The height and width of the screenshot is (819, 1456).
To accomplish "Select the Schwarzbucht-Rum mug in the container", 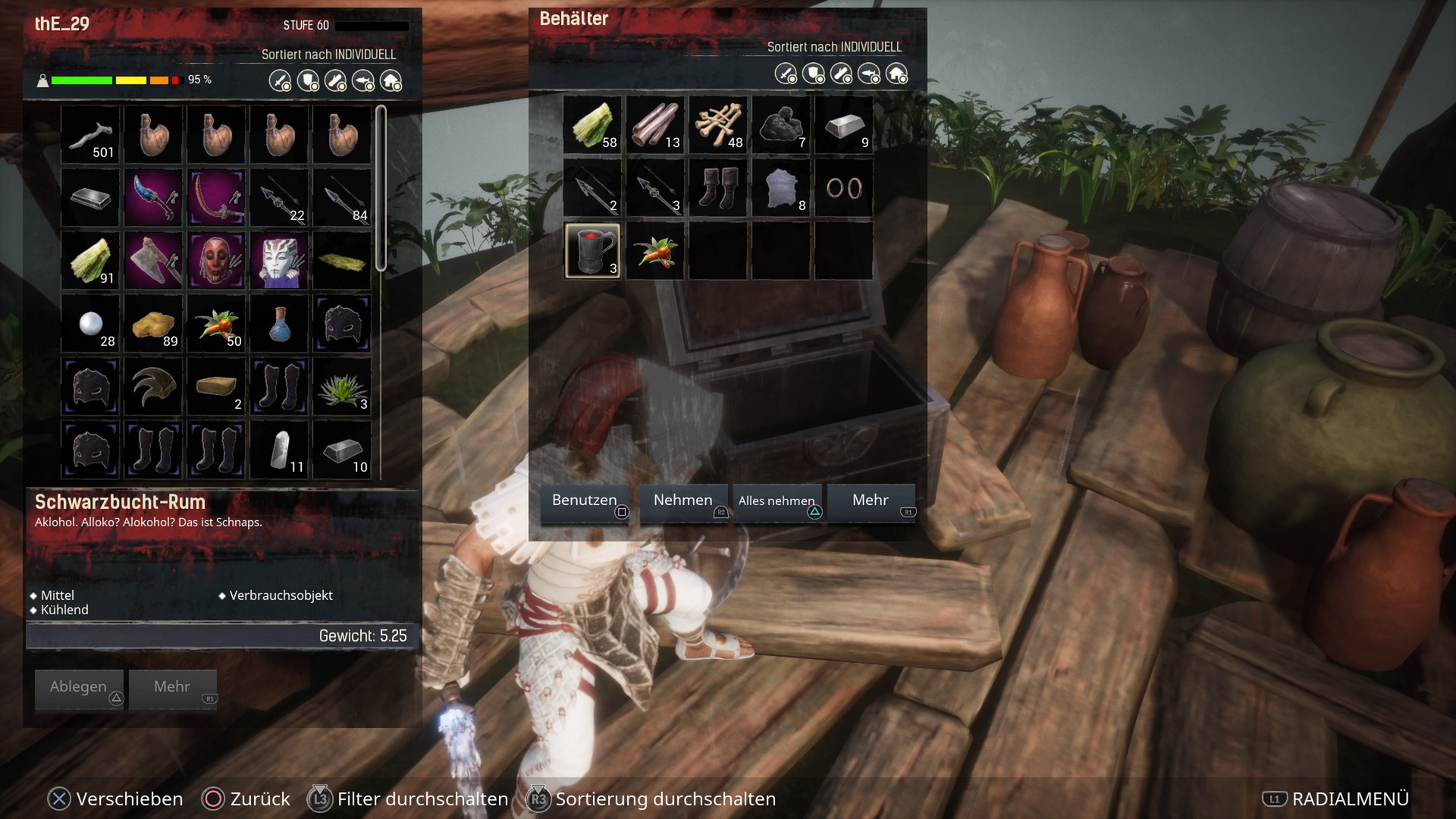I will coord(592,251).
